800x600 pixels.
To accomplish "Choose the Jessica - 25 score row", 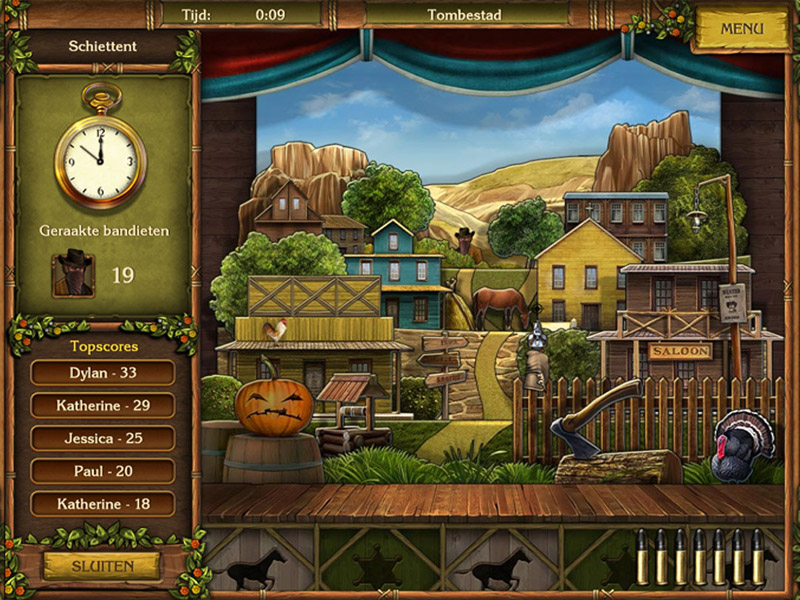I will [103, 438].
